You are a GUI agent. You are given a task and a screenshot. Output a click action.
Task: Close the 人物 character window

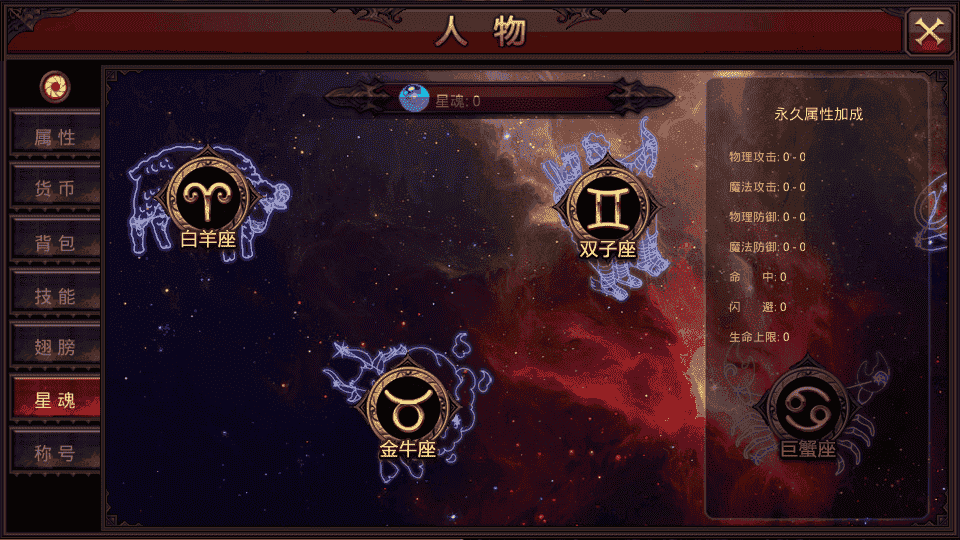(x=929, y=32)
